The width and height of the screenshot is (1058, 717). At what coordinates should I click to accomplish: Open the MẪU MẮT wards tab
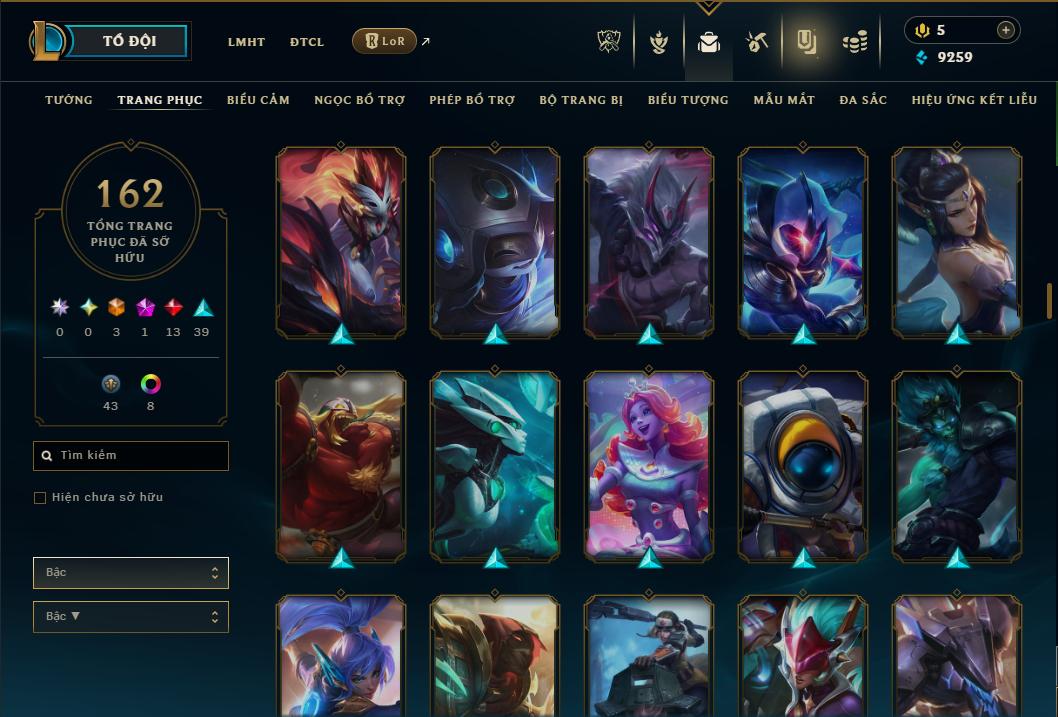784,100
